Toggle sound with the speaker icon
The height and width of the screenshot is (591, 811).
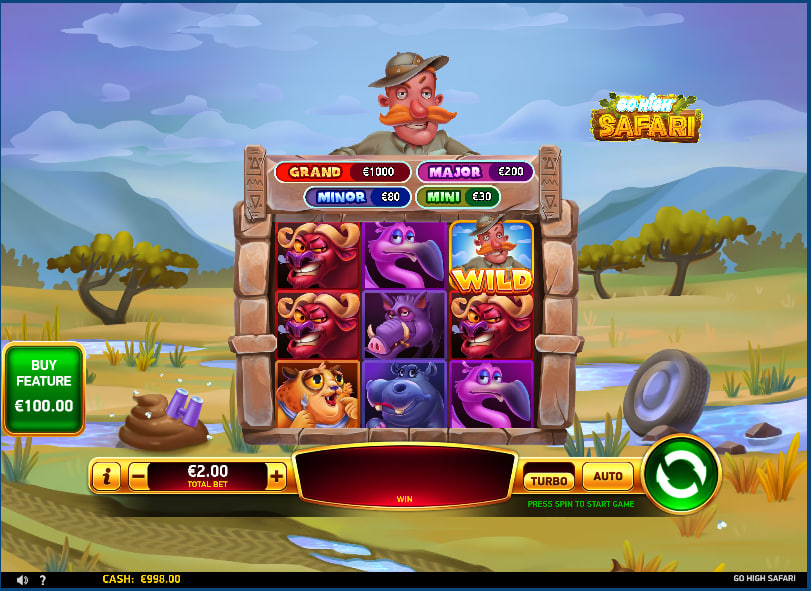(x=22, y=579)
